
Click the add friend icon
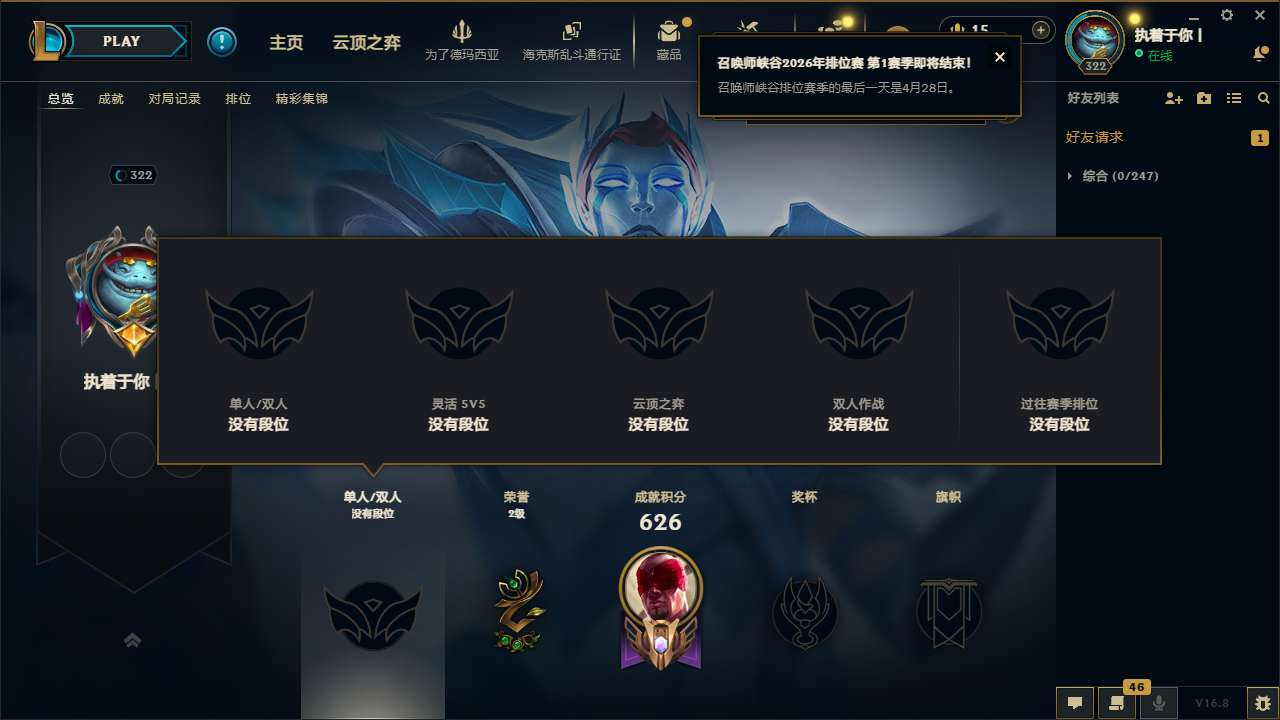coord(1172,98)
